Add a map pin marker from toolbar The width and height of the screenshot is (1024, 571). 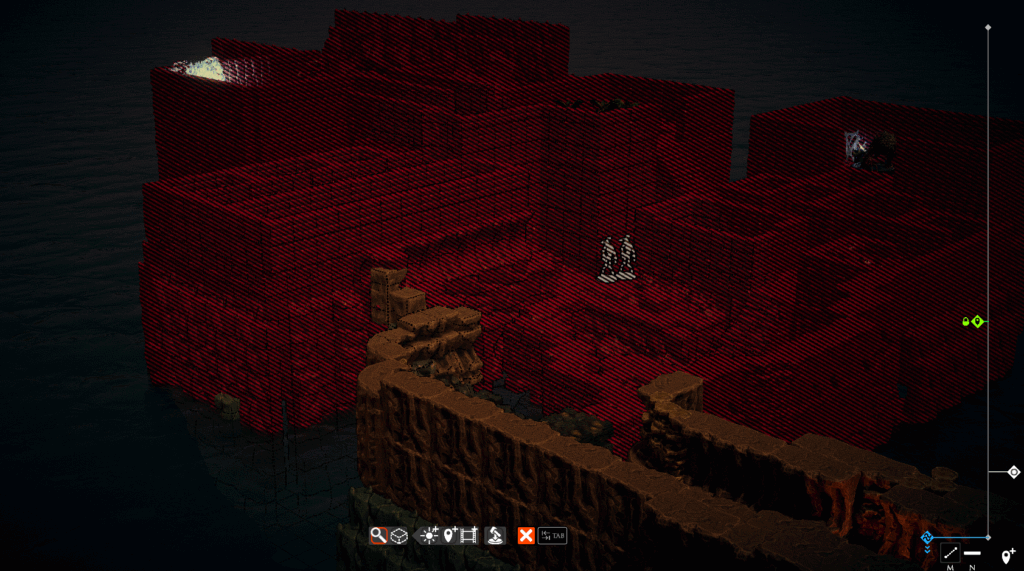point(450,536)
